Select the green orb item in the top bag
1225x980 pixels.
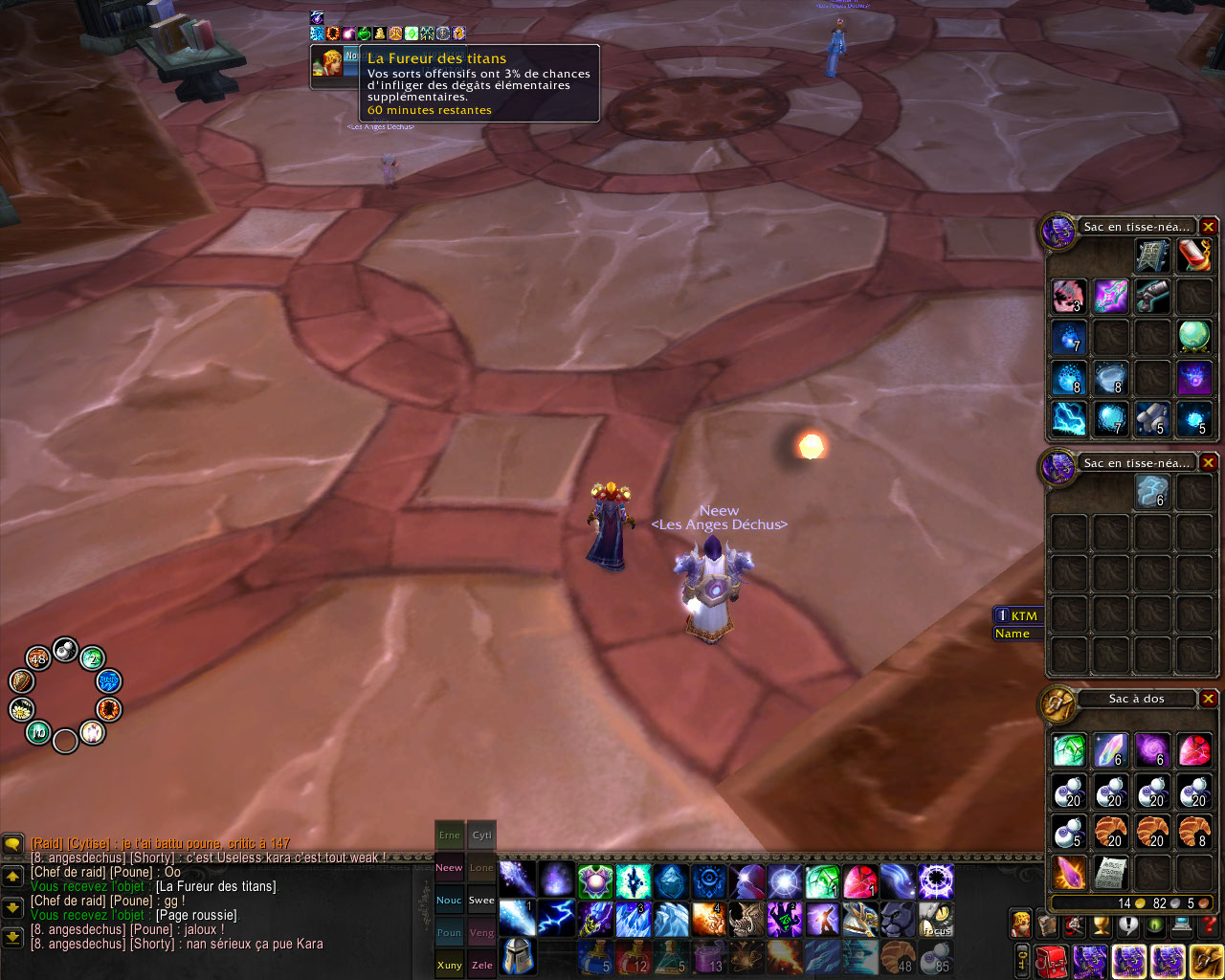point(1194,336)
